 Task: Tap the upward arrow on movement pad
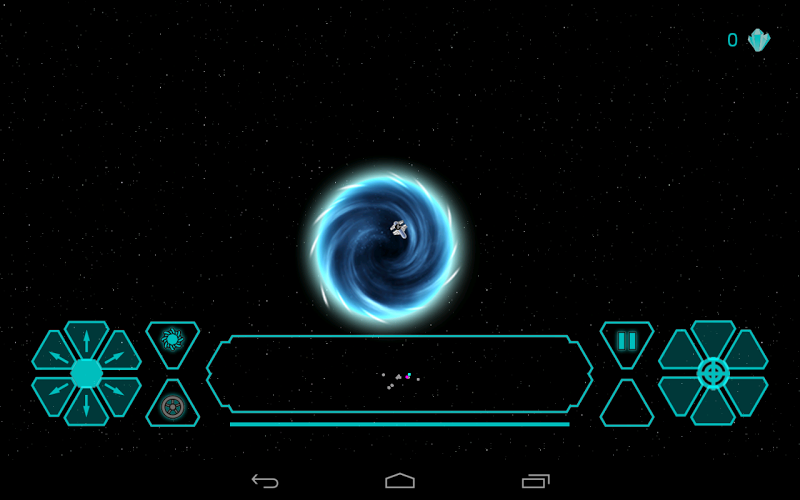coord(86,338)
